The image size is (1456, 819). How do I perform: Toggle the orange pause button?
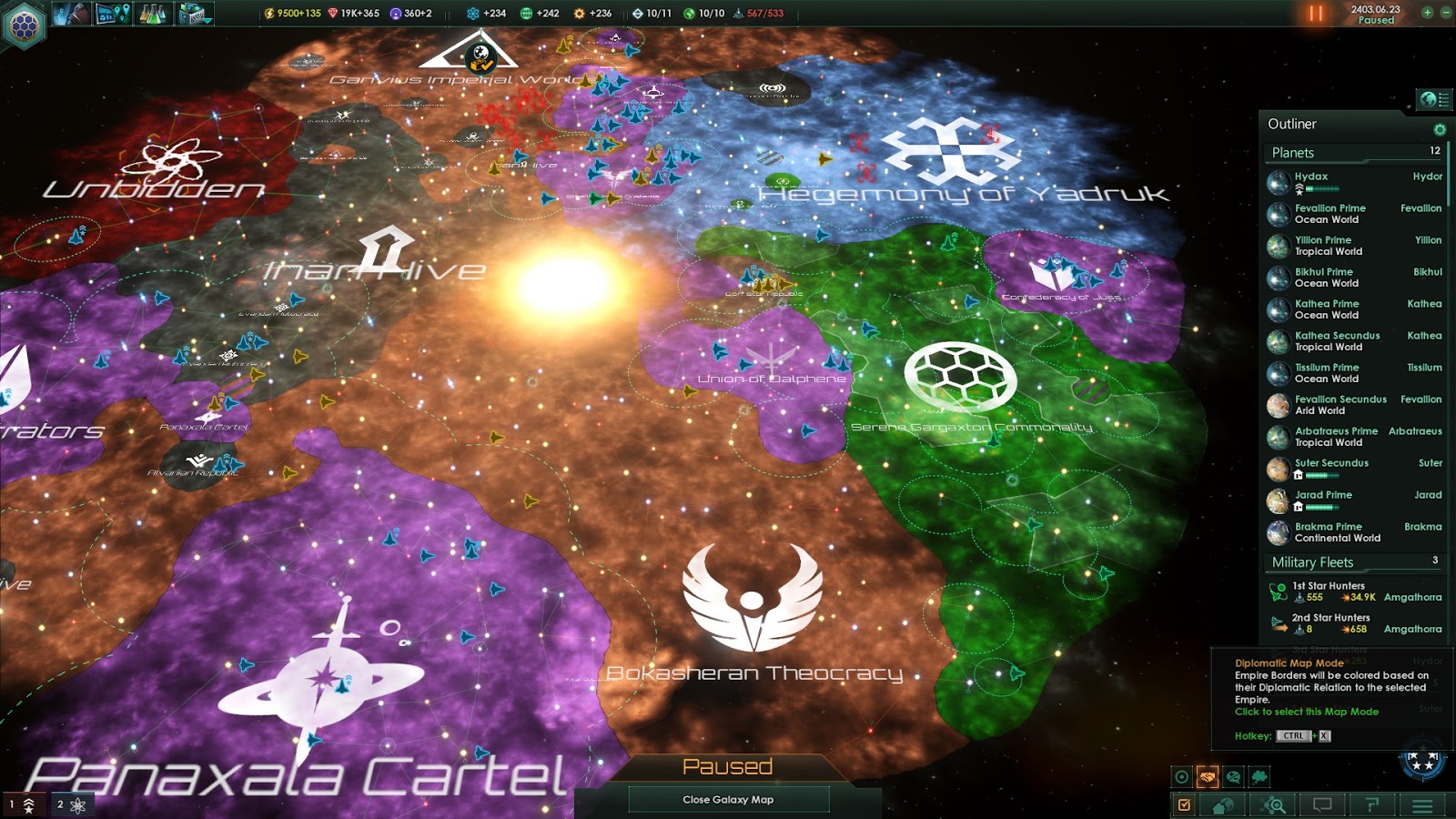click(1316, 14)
